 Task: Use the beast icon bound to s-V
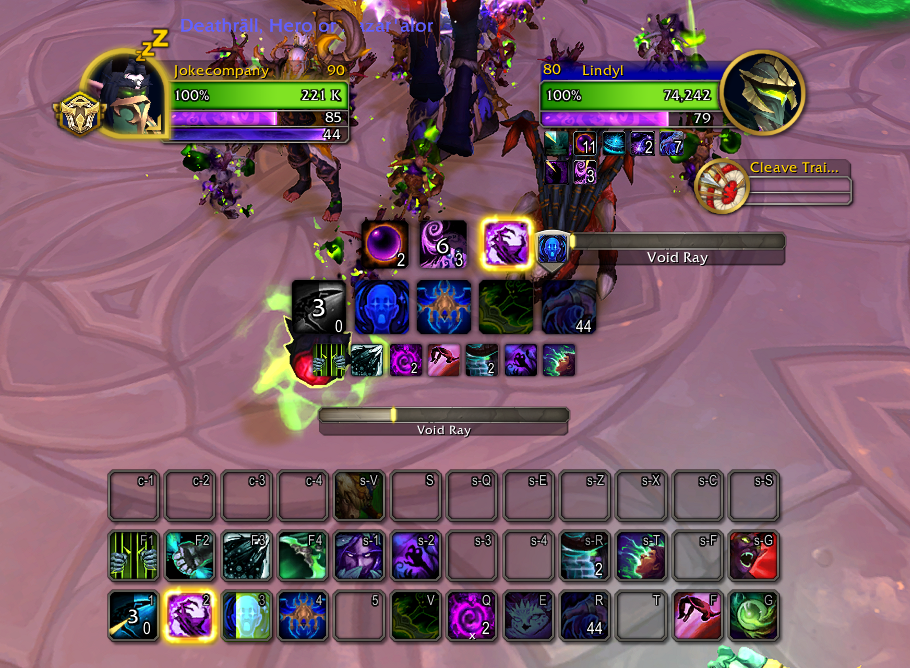point(360,495)
